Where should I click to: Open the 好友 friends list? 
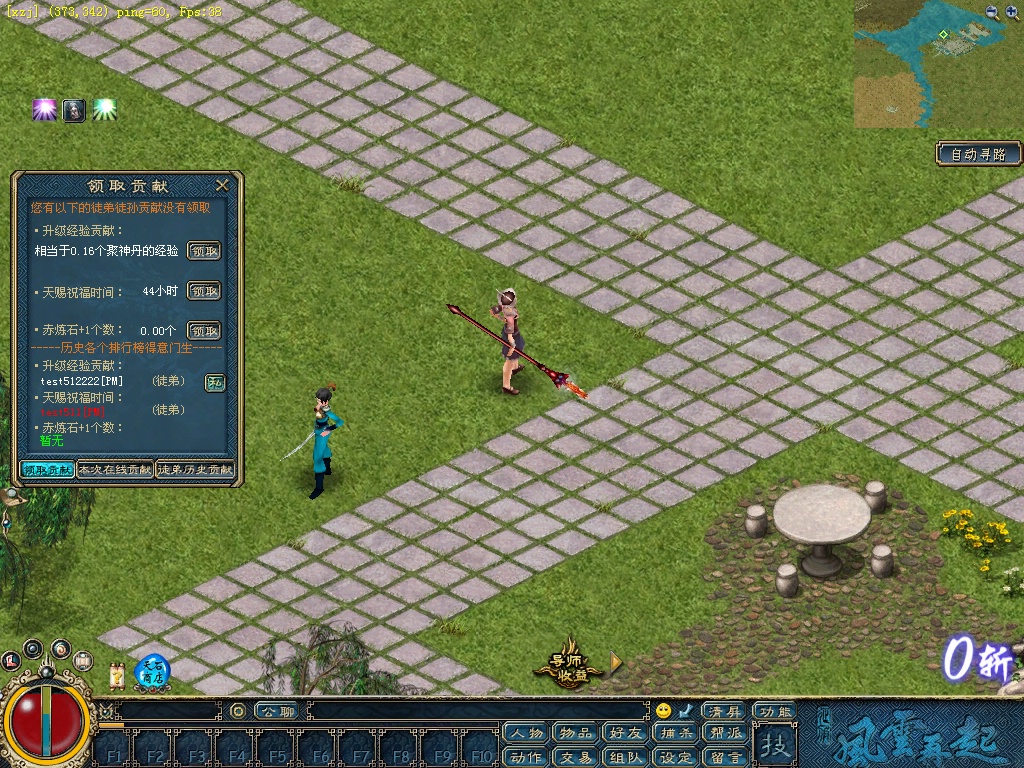[x=625, y=733]
